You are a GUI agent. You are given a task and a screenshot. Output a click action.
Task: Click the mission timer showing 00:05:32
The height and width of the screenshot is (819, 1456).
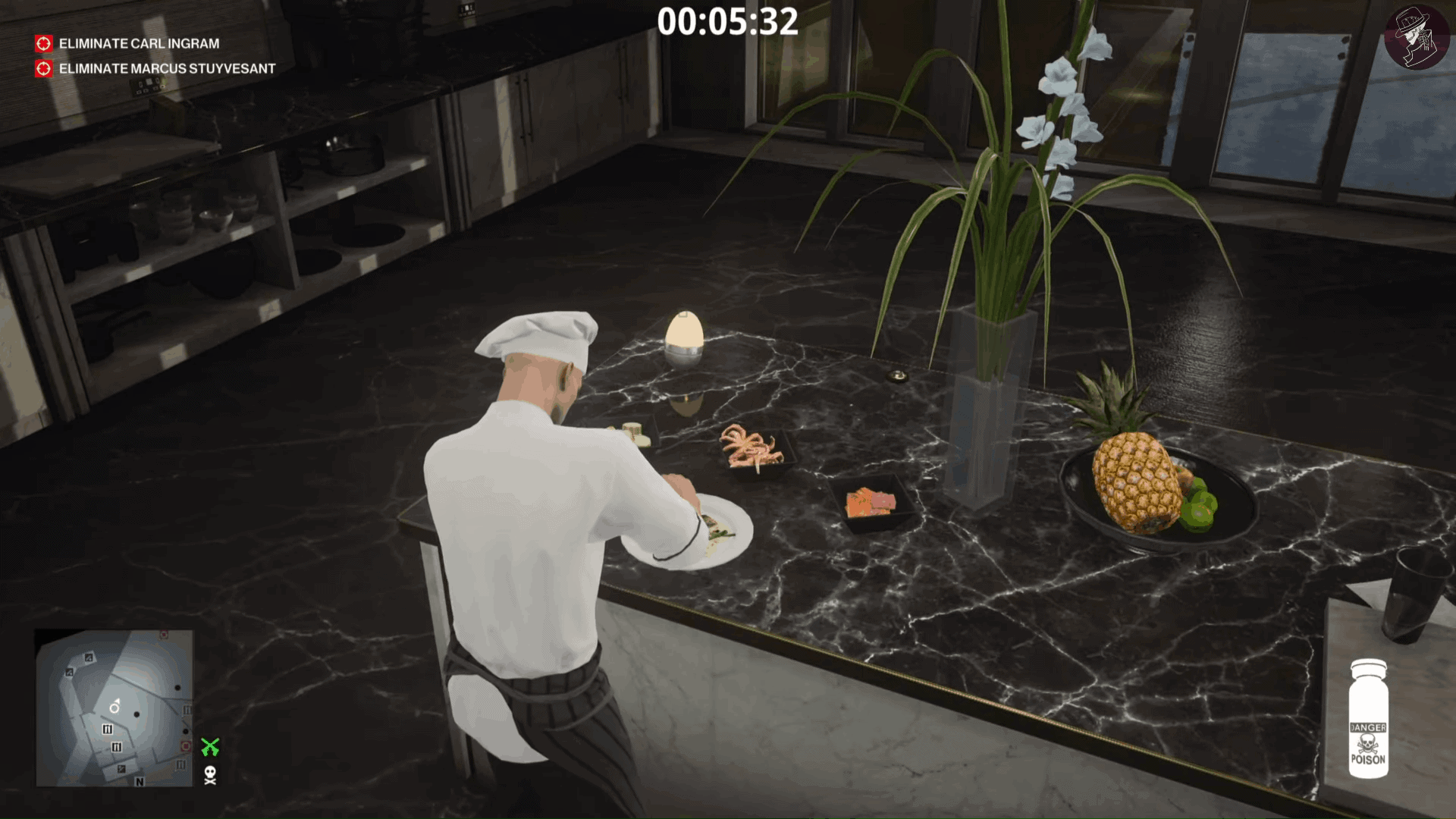click(x=728, y=23)
